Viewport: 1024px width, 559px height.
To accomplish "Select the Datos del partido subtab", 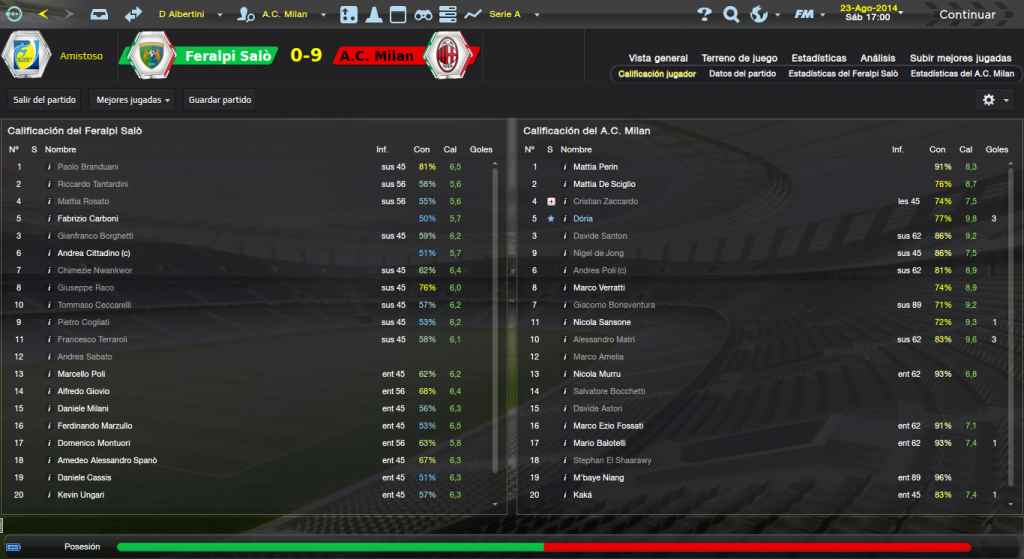I will pos(742,74).
